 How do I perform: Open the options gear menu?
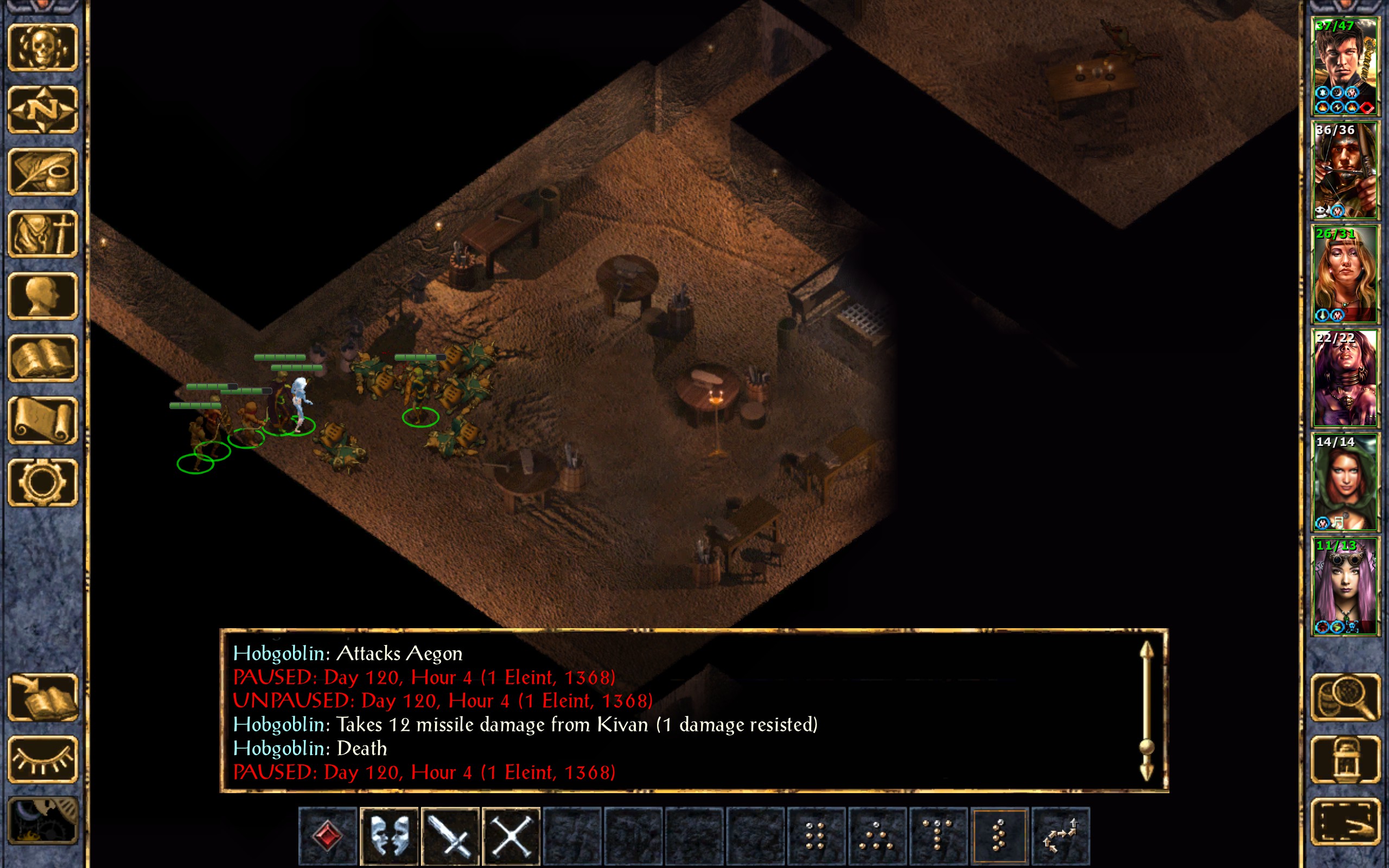pos(42,482)
